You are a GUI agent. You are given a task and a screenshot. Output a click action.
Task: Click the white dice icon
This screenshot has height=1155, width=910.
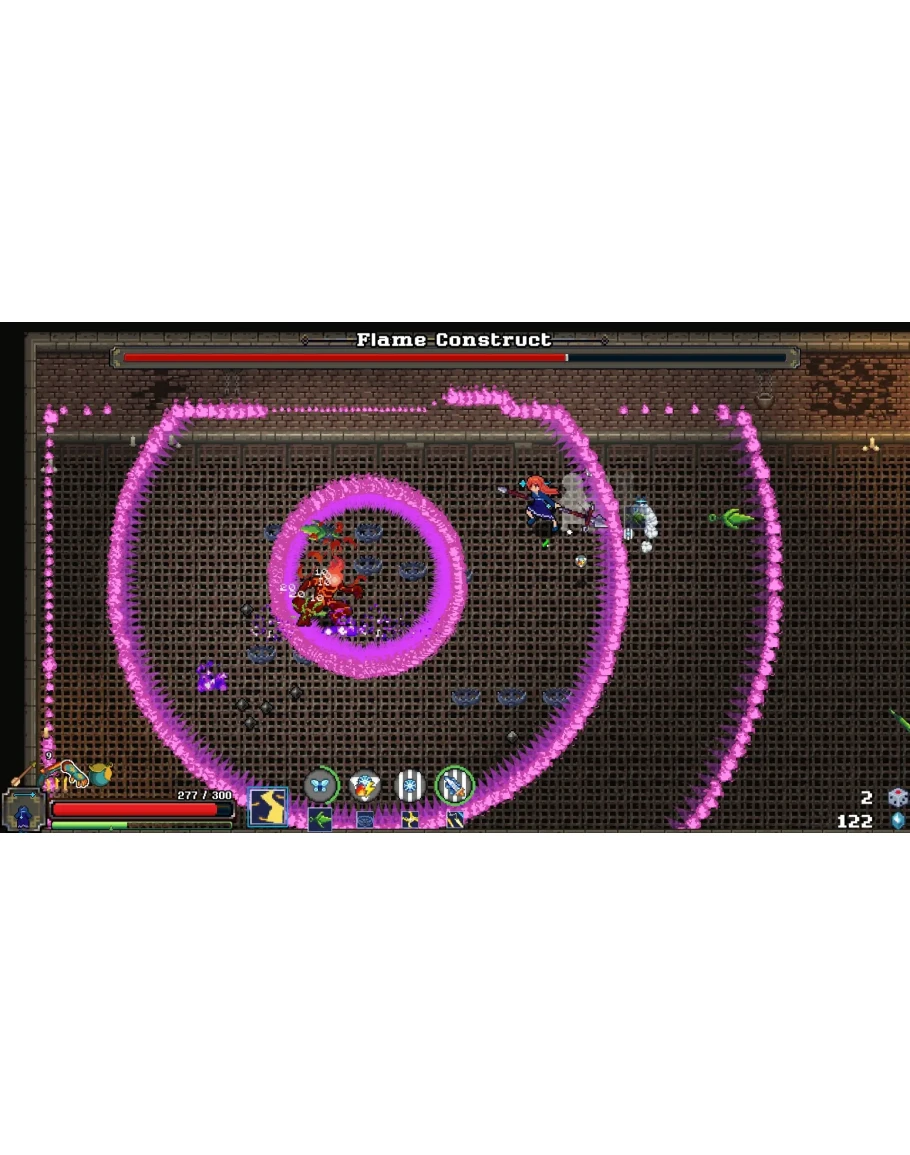[897, 798]
